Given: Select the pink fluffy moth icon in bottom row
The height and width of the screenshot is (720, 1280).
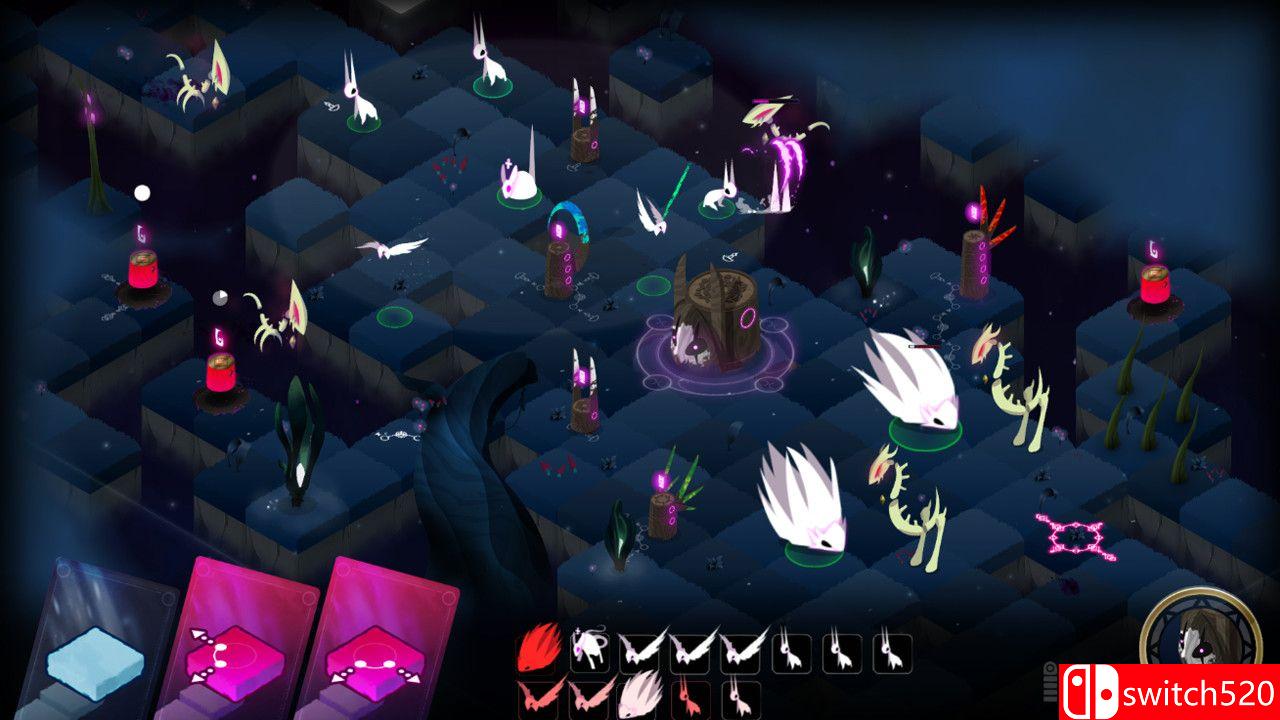Looking at the screenshot, I should click(636, 695).
